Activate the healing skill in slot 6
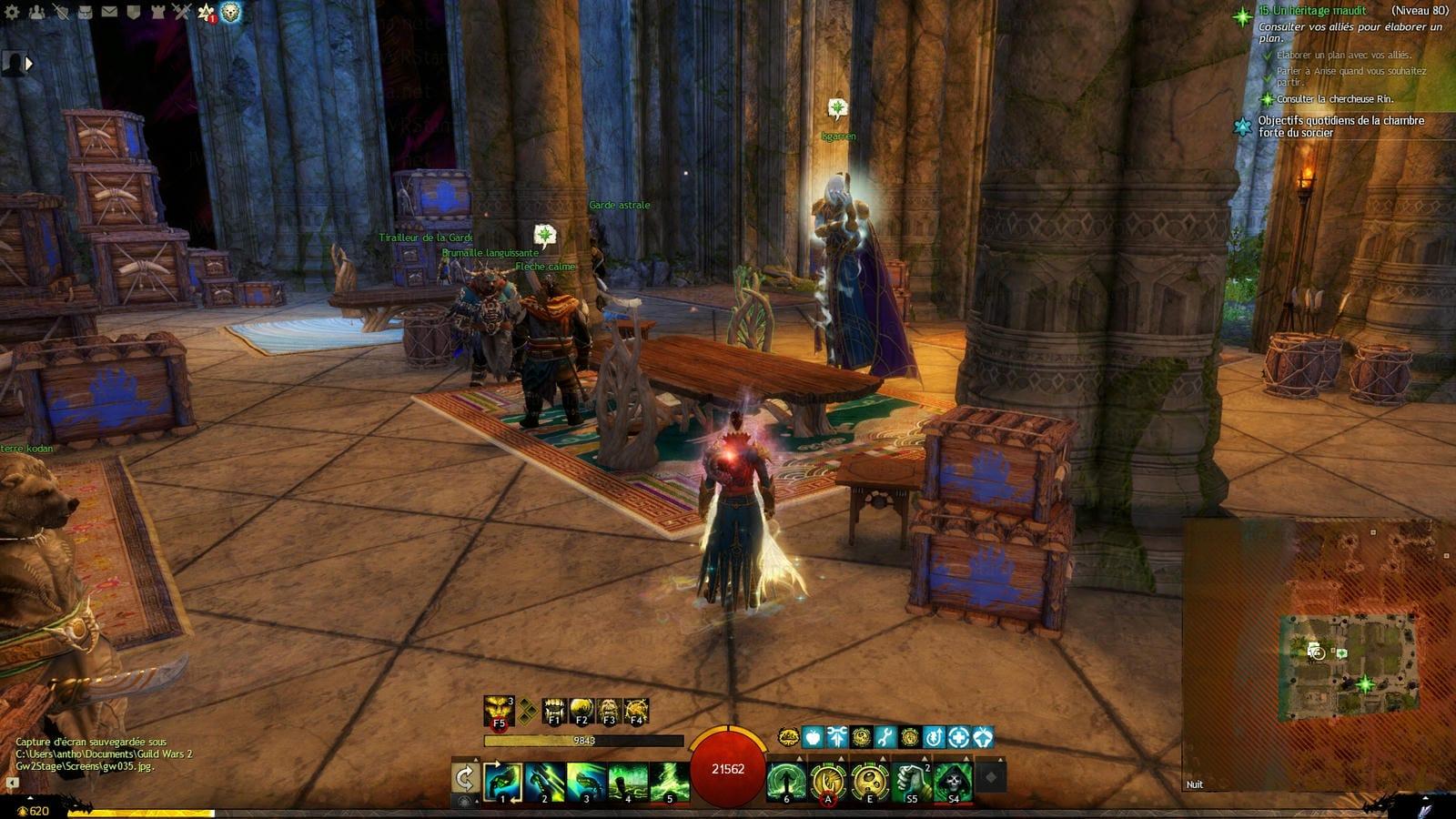 785,783
